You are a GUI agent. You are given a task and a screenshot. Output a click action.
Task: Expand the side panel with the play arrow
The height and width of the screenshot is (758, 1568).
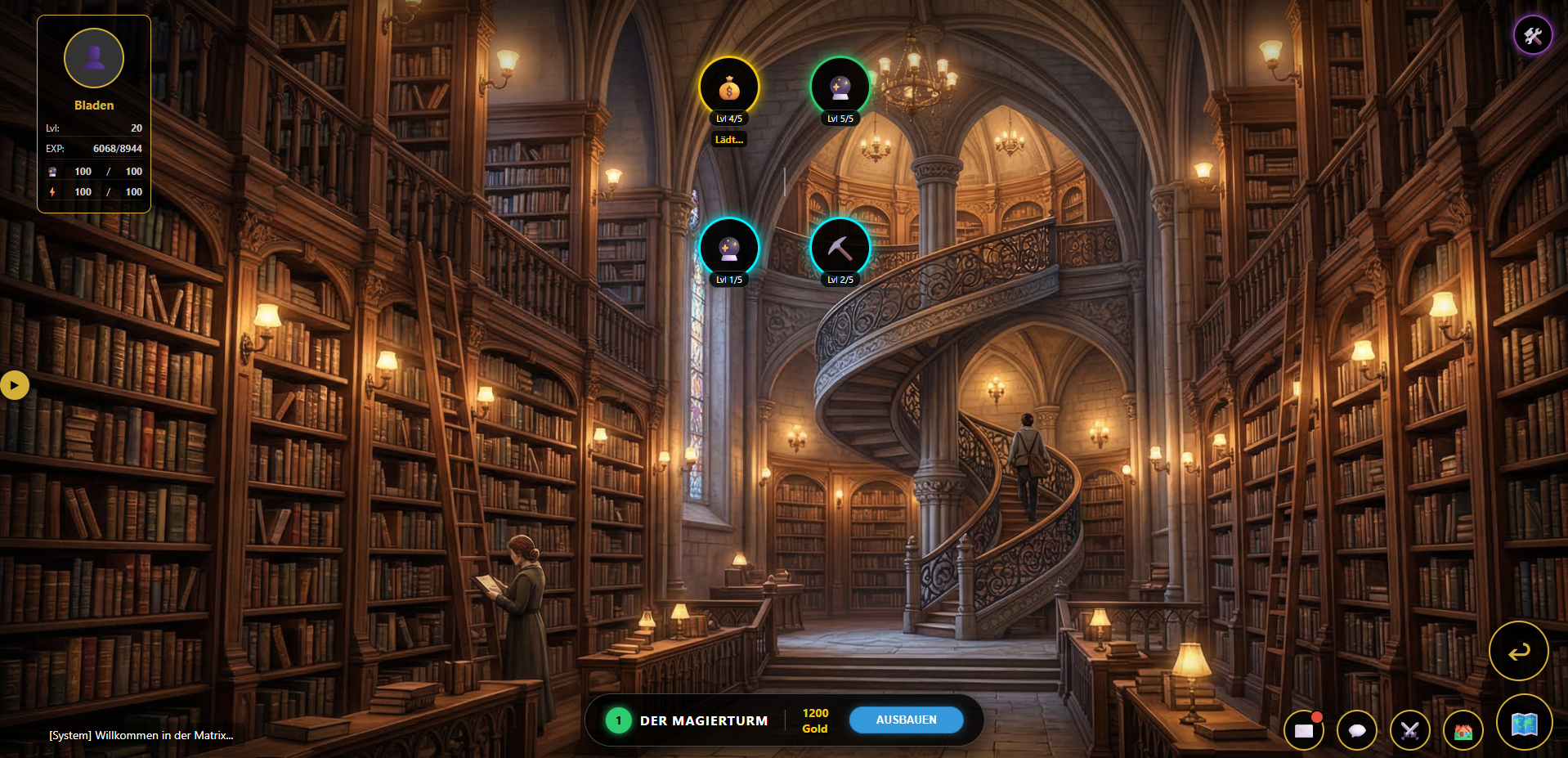14,385
